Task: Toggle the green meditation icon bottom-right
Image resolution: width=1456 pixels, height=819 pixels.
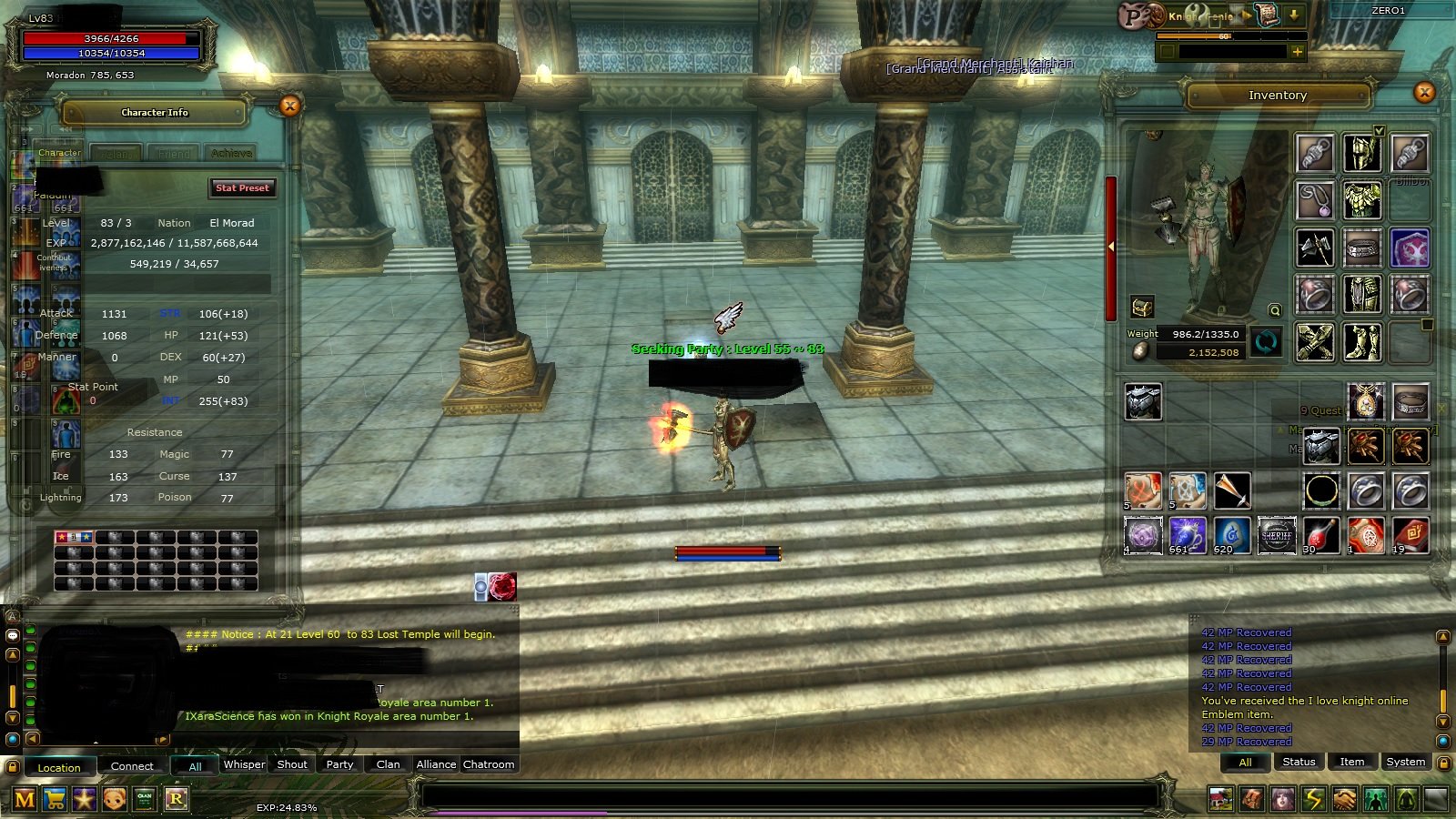Action: (1405, 798)
